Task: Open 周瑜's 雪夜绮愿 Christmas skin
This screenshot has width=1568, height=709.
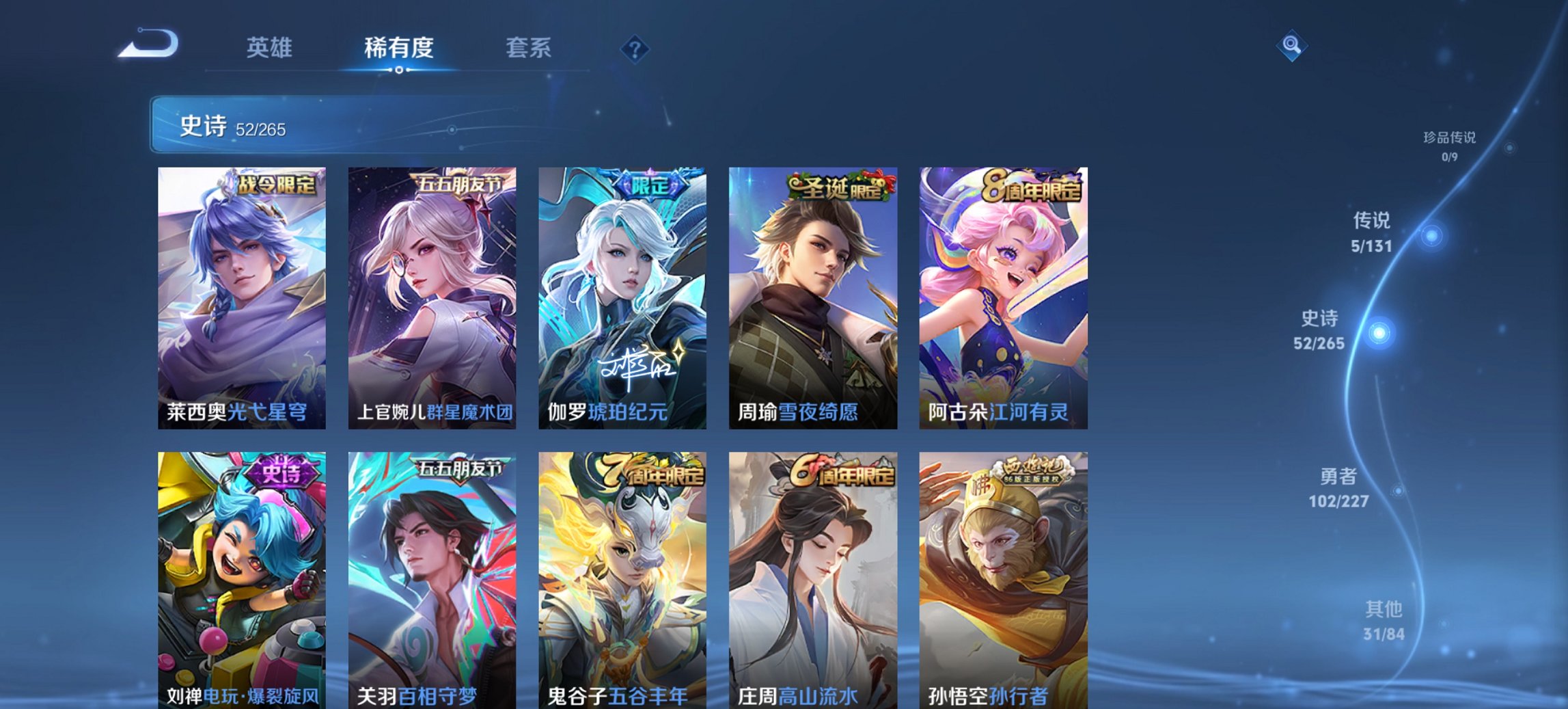Action: click(x=814, y=294)
